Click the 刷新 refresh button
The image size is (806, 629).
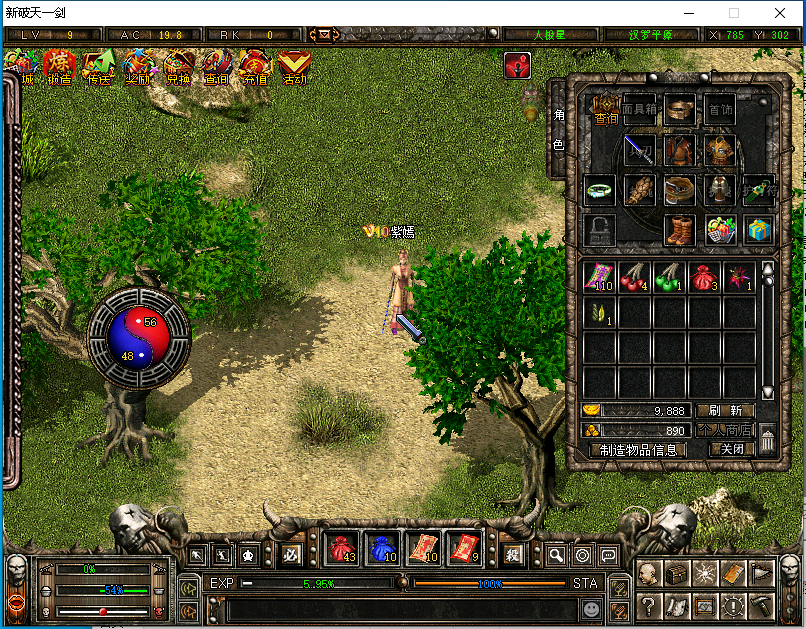click(725, 410)
